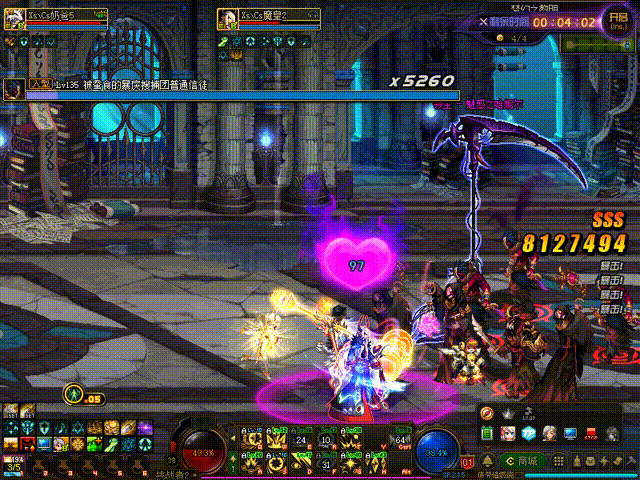Click the orange round compass icon
The image size is (640, 480).
[486, 414]
